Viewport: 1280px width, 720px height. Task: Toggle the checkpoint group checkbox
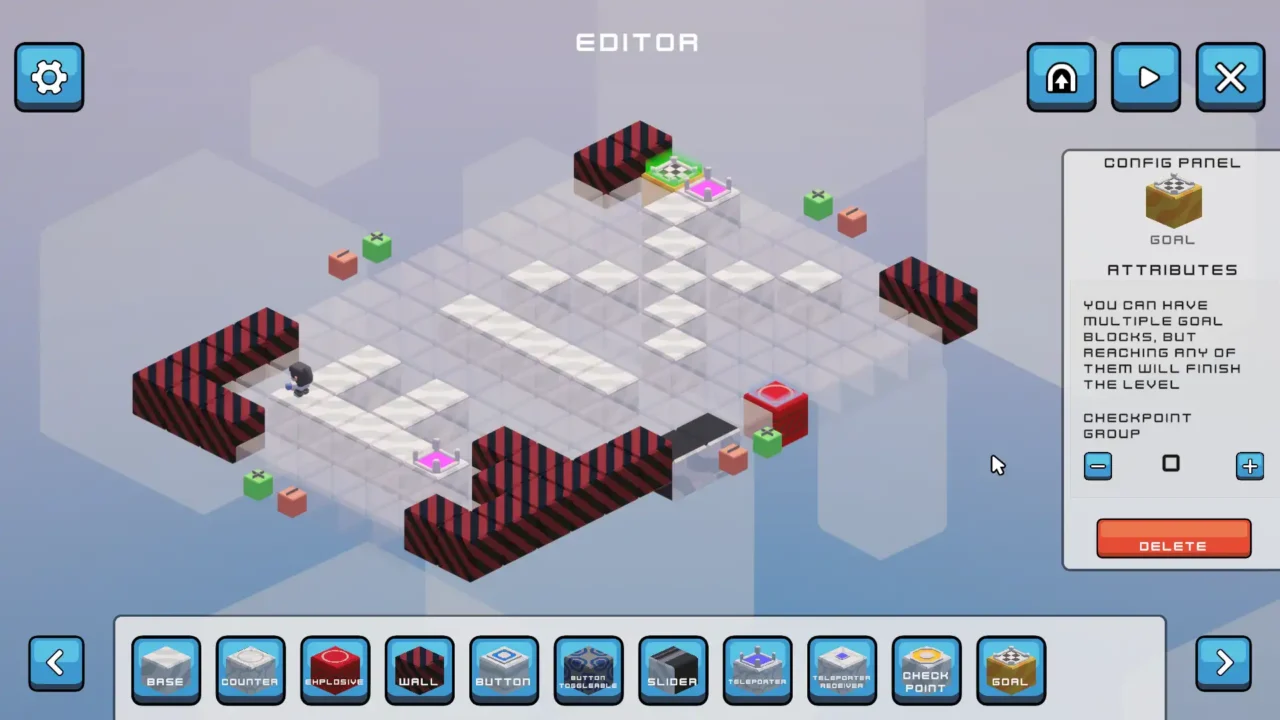point(1171,465)
